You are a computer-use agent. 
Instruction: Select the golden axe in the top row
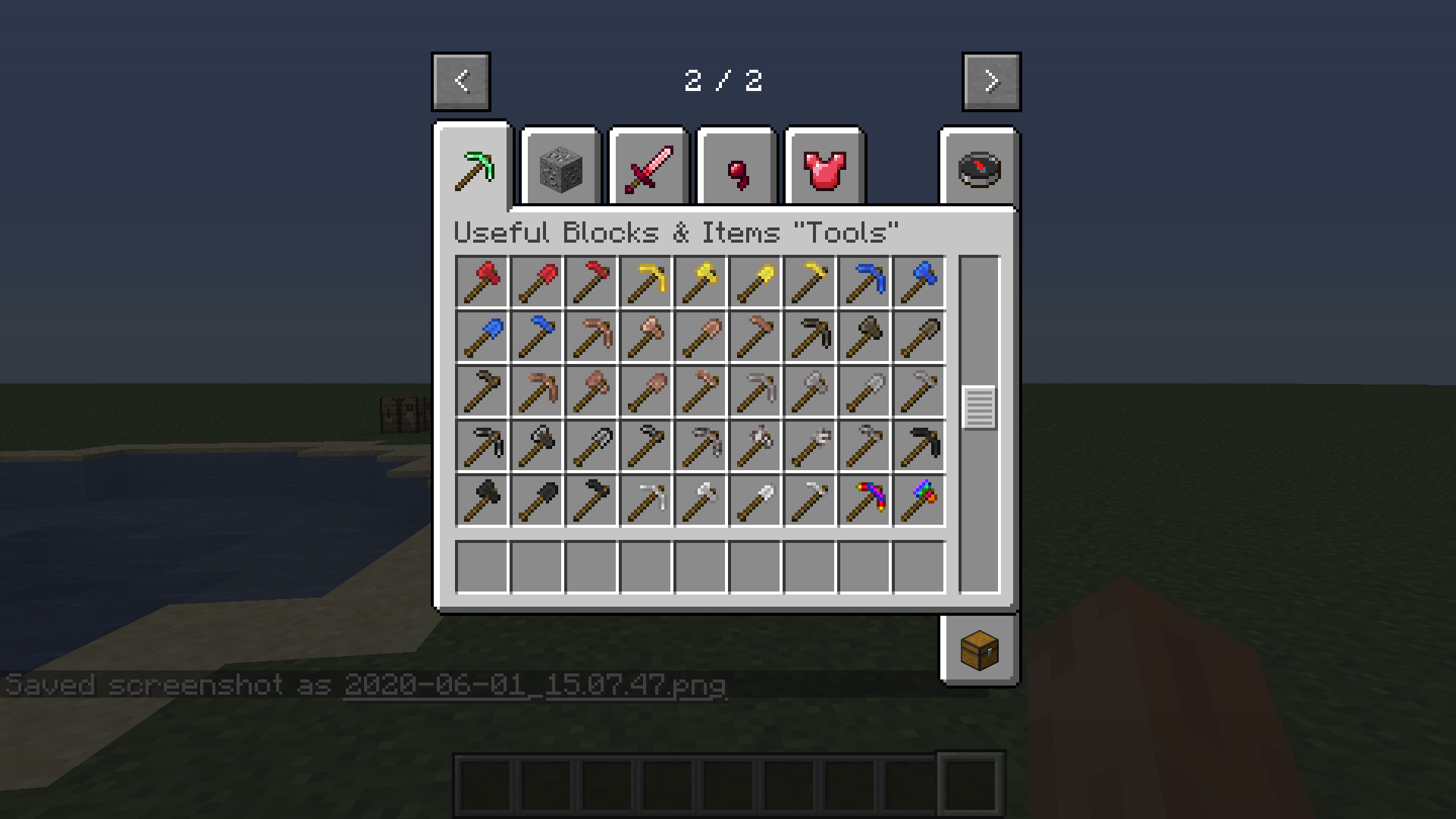click(700, 281)
